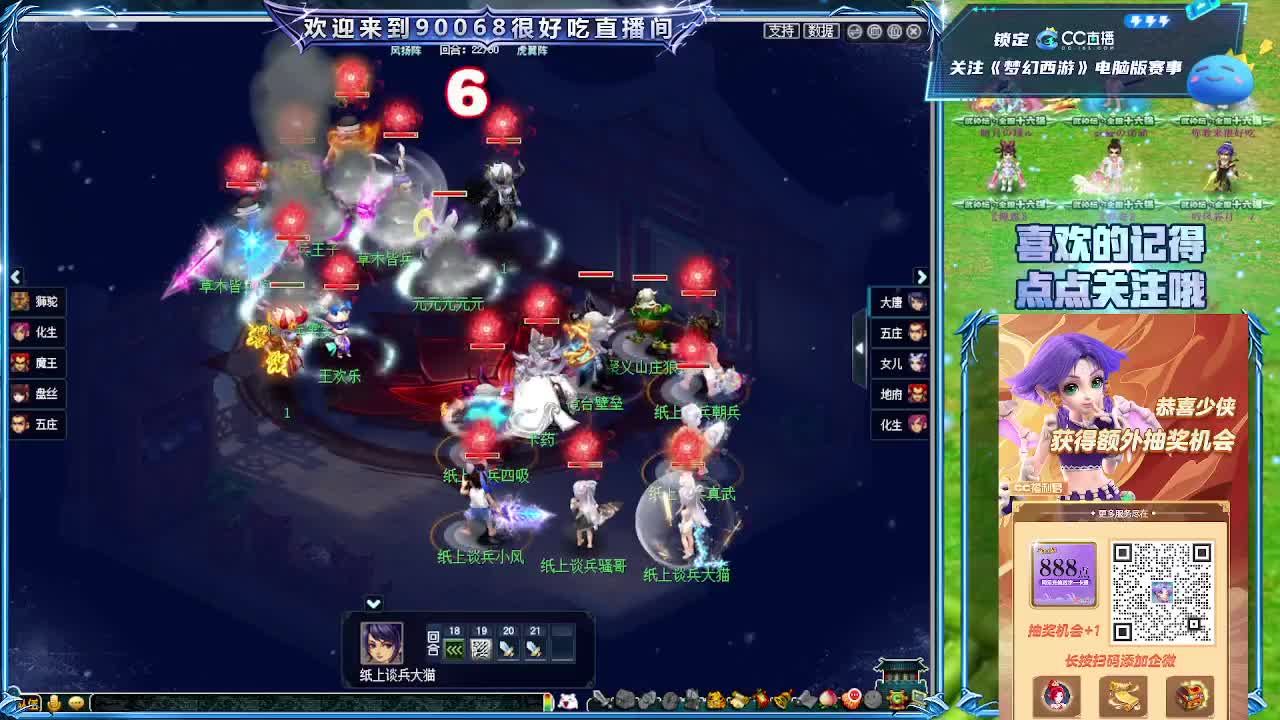Click the microphone icon in the bottom taskbar
1280x720 pixels.
55,703
